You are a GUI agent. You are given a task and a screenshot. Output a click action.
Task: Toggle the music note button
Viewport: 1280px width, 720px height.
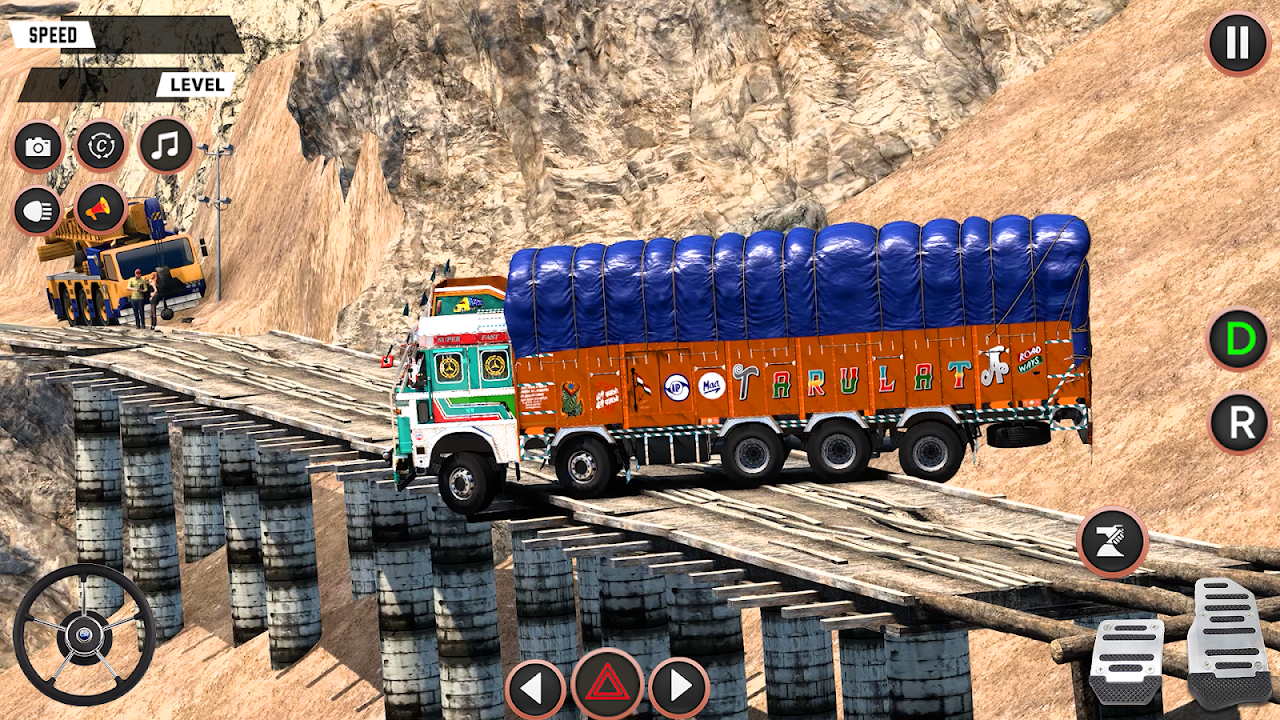(x=165, y=146)
